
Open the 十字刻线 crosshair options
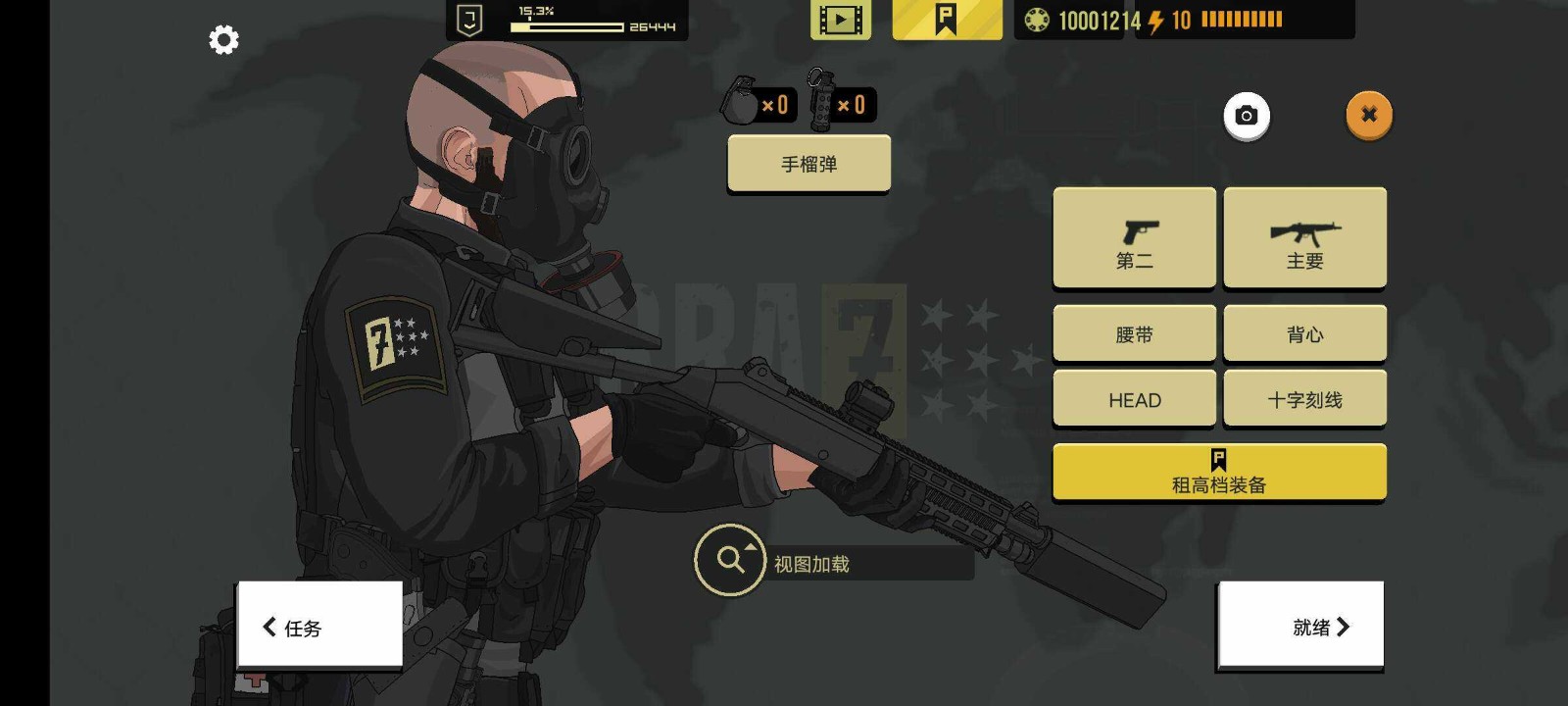click(x=1304, y=399)
